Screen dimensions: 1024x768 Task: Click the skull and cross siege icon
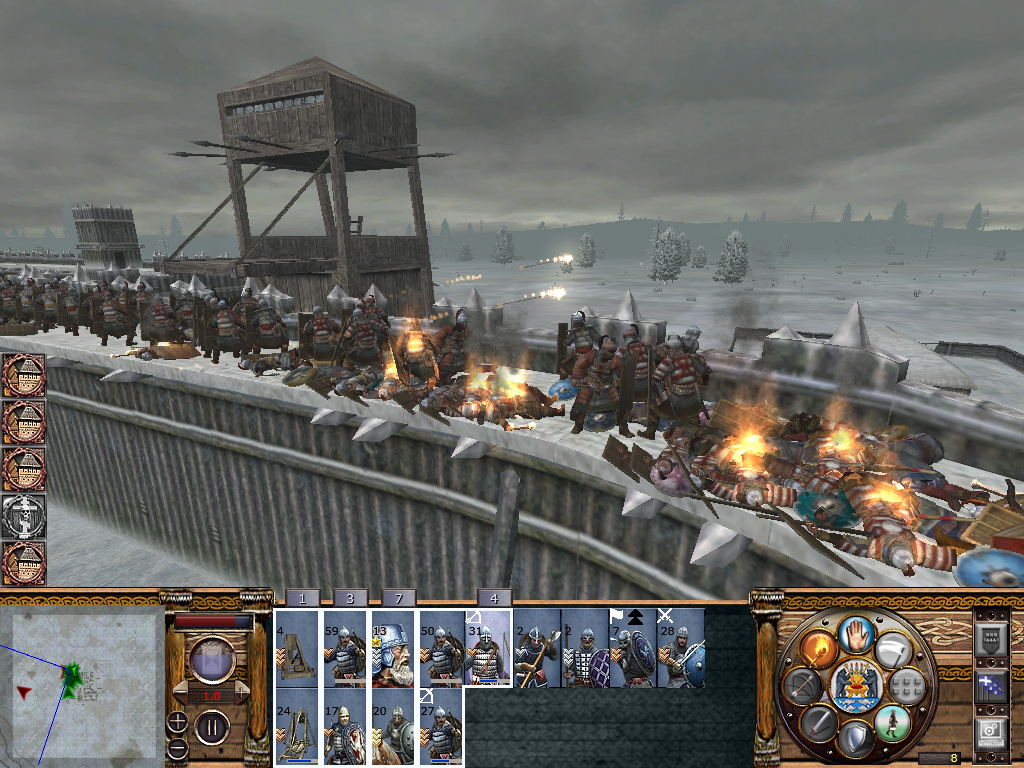point(24,516)
